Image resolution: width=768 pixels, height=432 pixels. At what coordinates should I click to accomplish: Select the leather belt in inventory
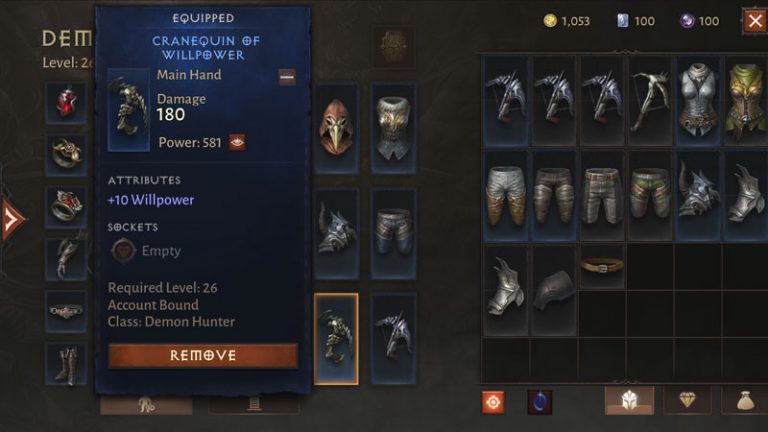point(602,265)
